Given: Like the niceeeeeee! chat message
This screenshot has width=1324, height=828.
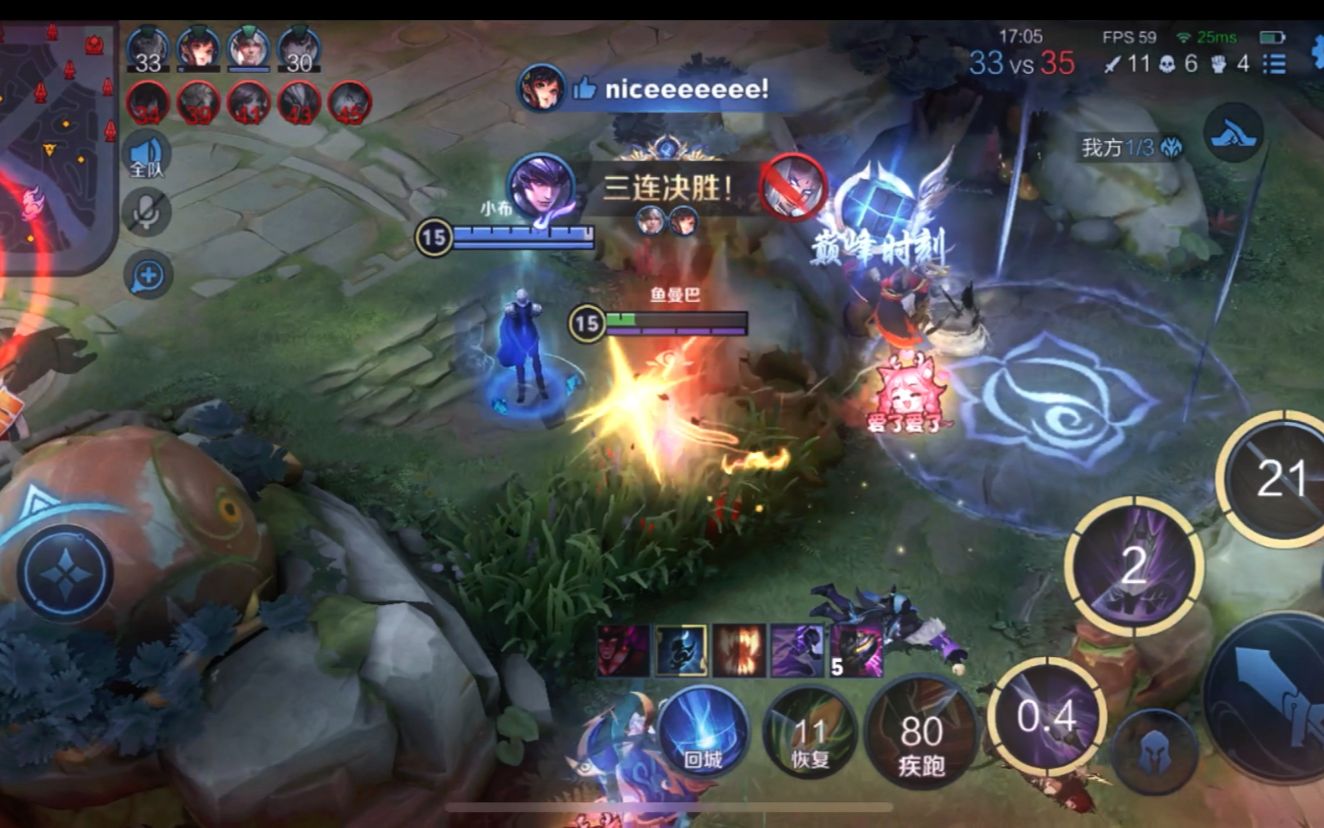Looking at the screenshot, I should (585, 90).
